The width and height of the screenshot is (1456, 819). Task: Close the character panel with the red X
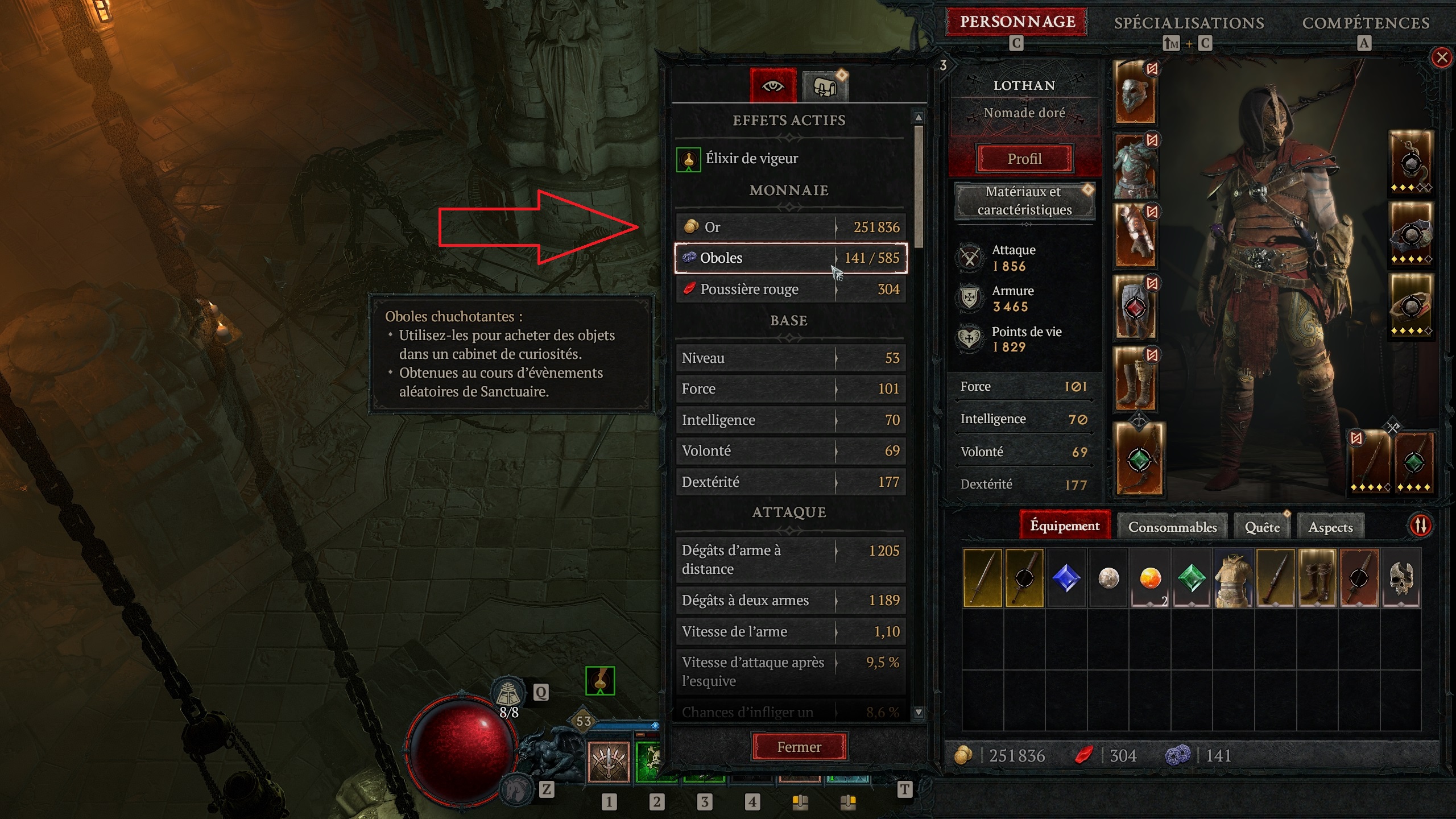[1442, 57]
